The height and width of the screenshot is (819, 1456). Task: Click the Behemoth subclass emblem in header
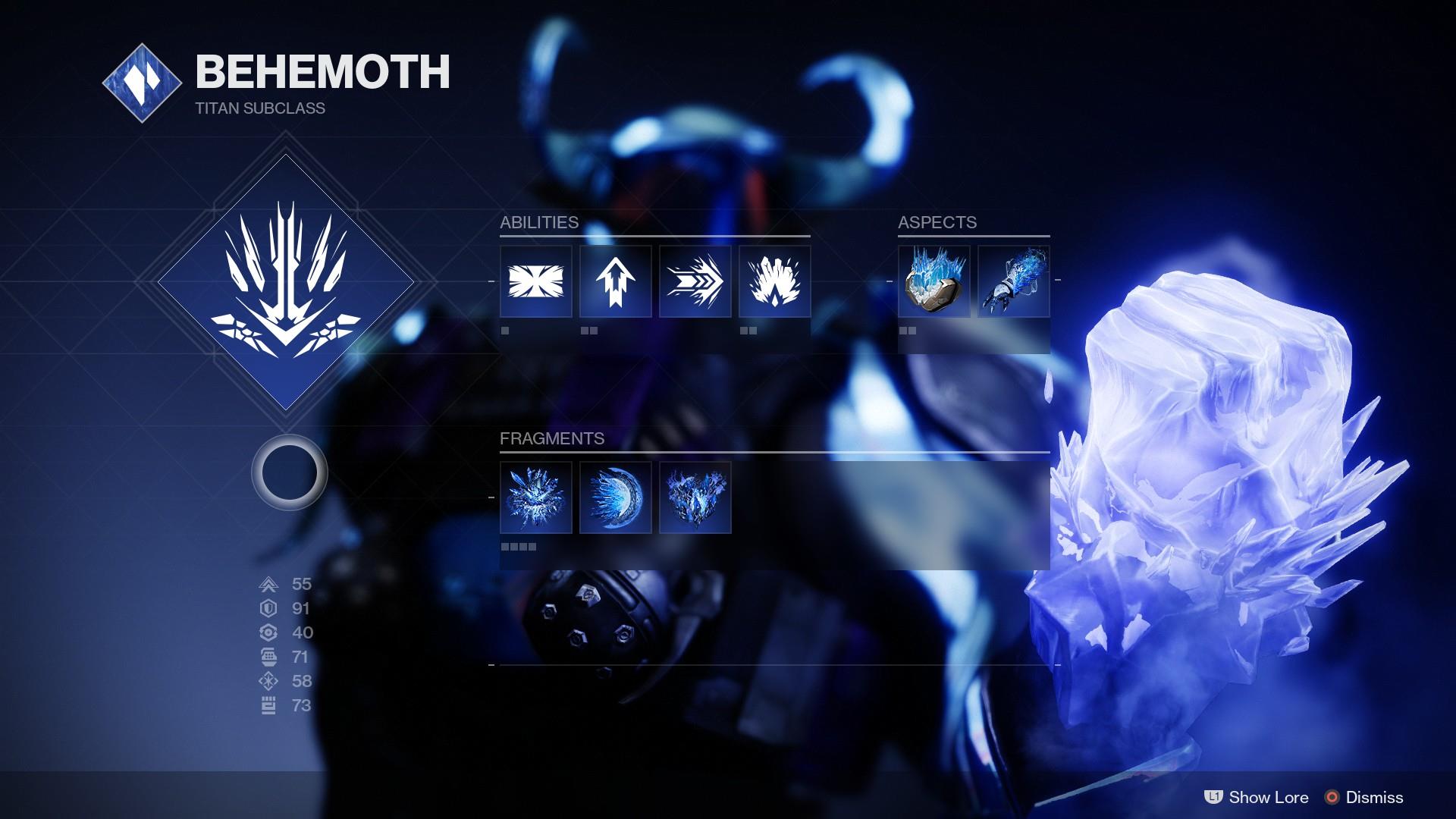click(142, 83)
